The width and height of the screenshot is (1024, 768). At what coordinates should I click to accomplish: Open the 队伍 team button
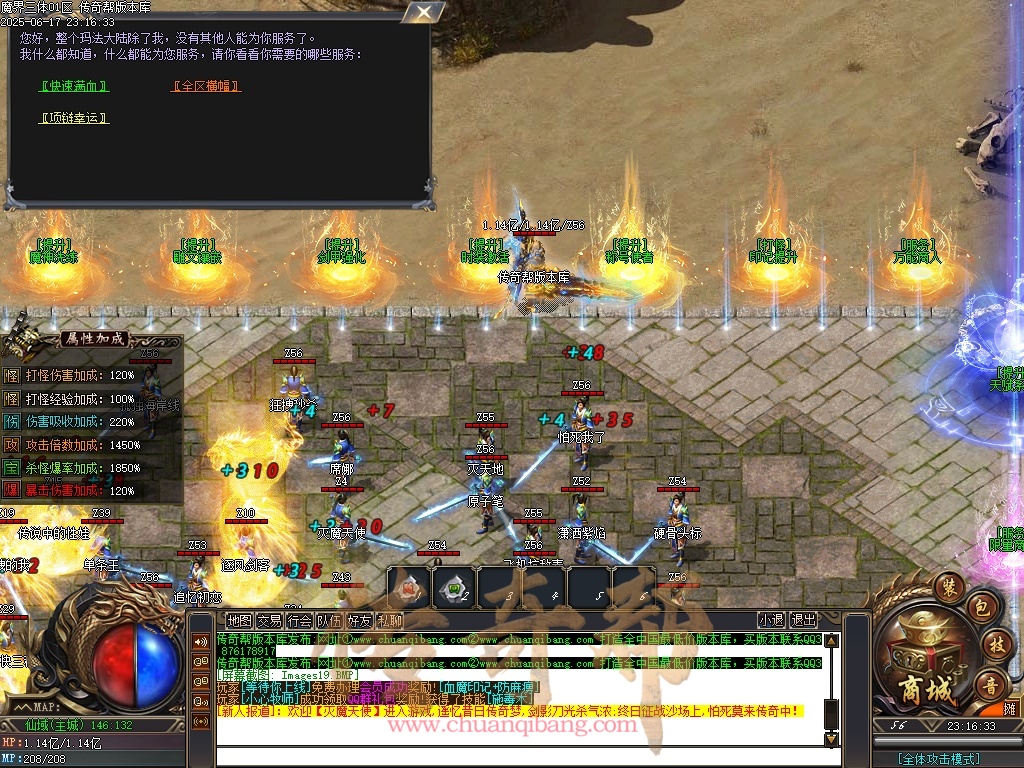pyautogui.click(x=329, y=621)
